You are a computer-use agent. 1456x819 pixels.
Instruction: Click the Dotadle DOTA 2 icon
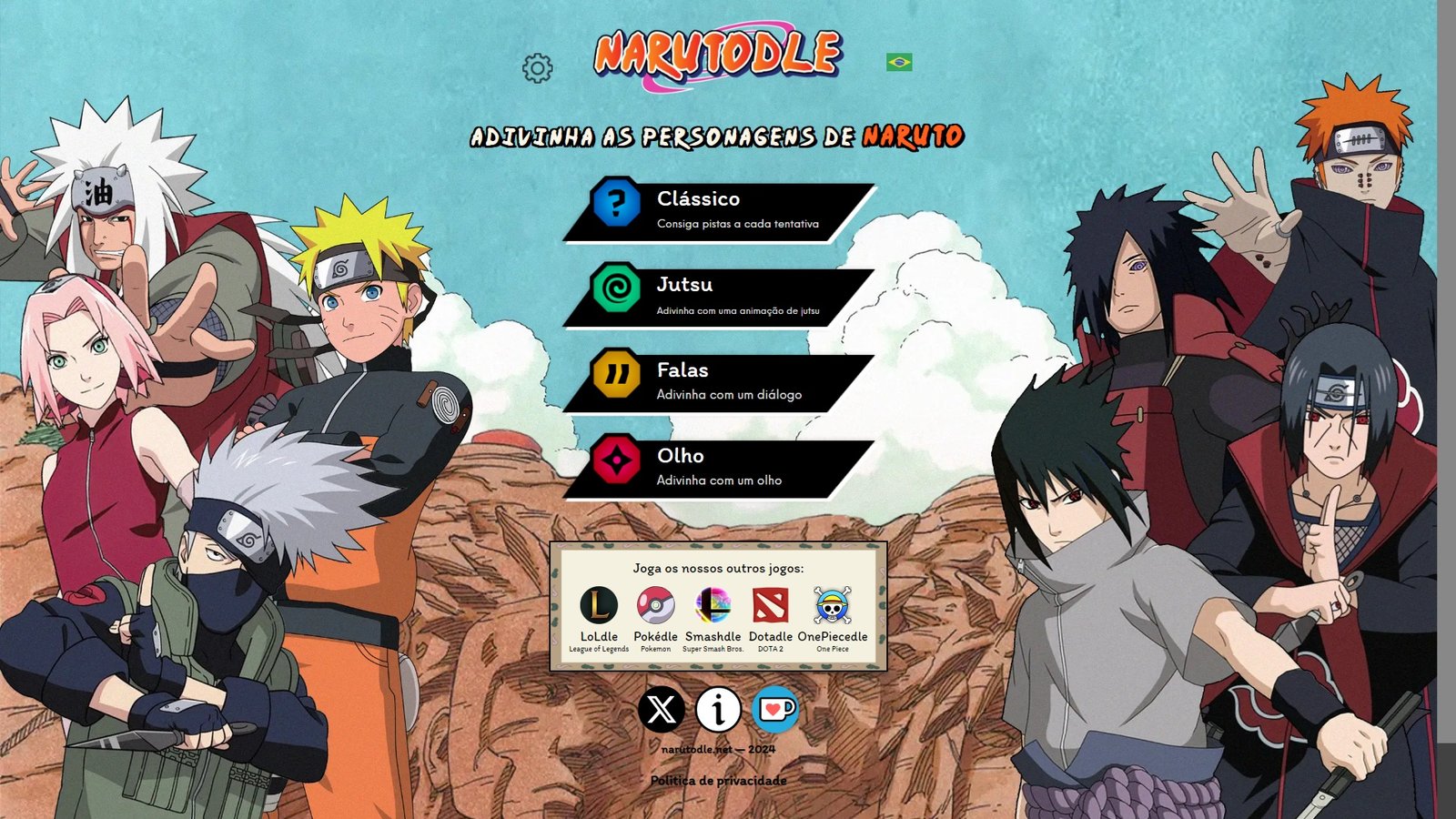pyautogui.click(x=770, y=605)
